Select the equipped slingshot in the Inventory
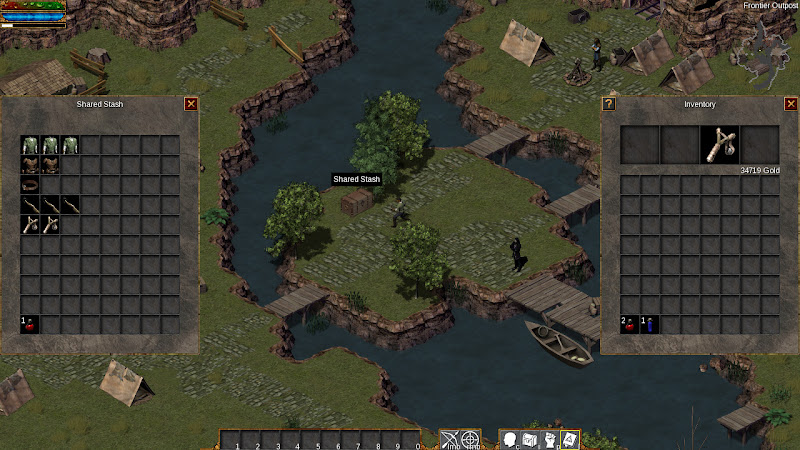The image size is (800, 450). [x=720, y=145]
